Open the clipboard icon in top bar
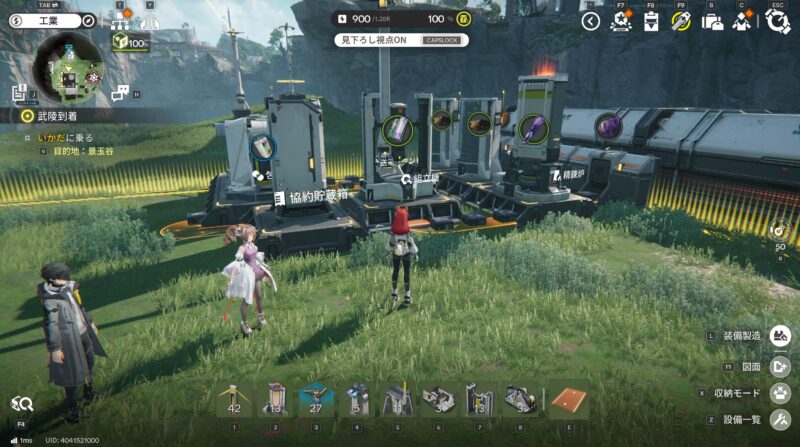The width and height of the screenshot is (800, 447). tap(651, 21)
